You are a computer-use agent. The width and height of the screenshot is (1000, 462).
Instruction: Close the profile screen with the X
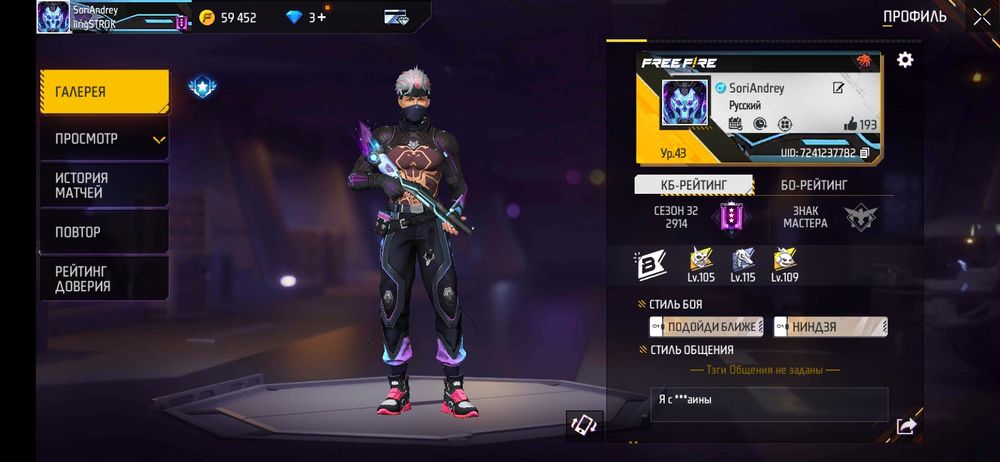coord(981,16)
